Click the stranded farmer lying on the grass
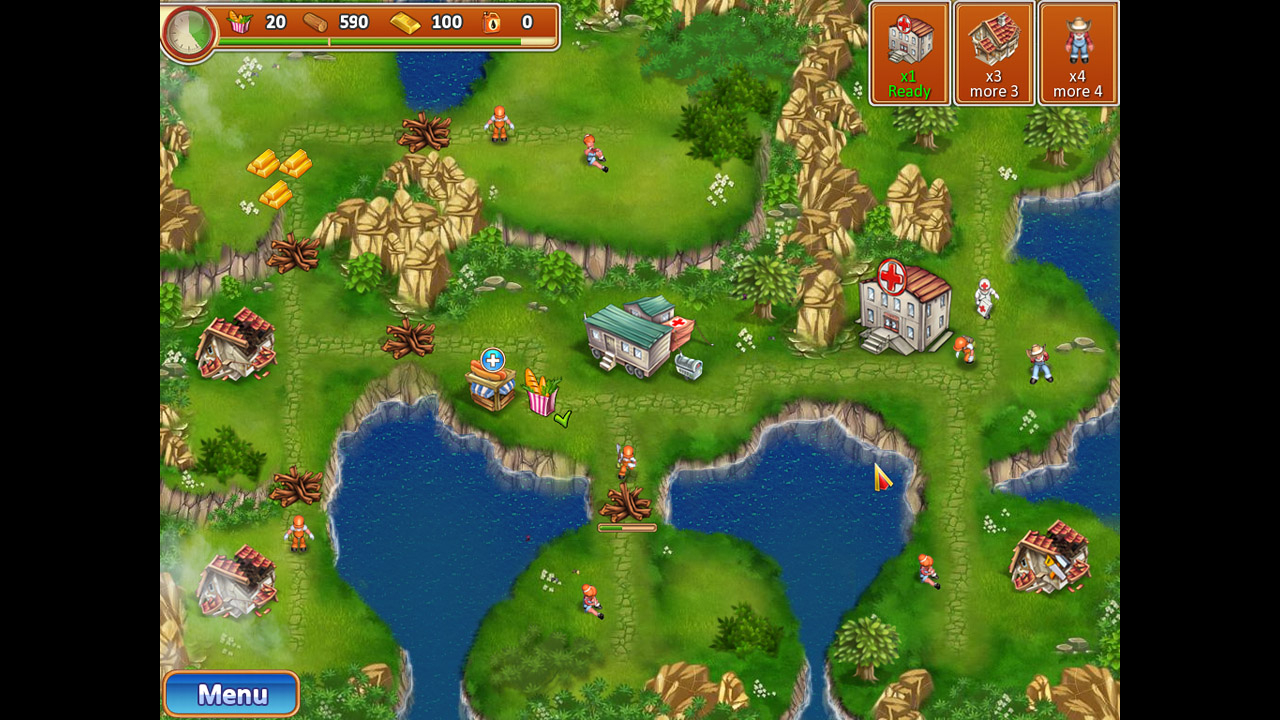The image size is (1280, 720). point(1040,365)
